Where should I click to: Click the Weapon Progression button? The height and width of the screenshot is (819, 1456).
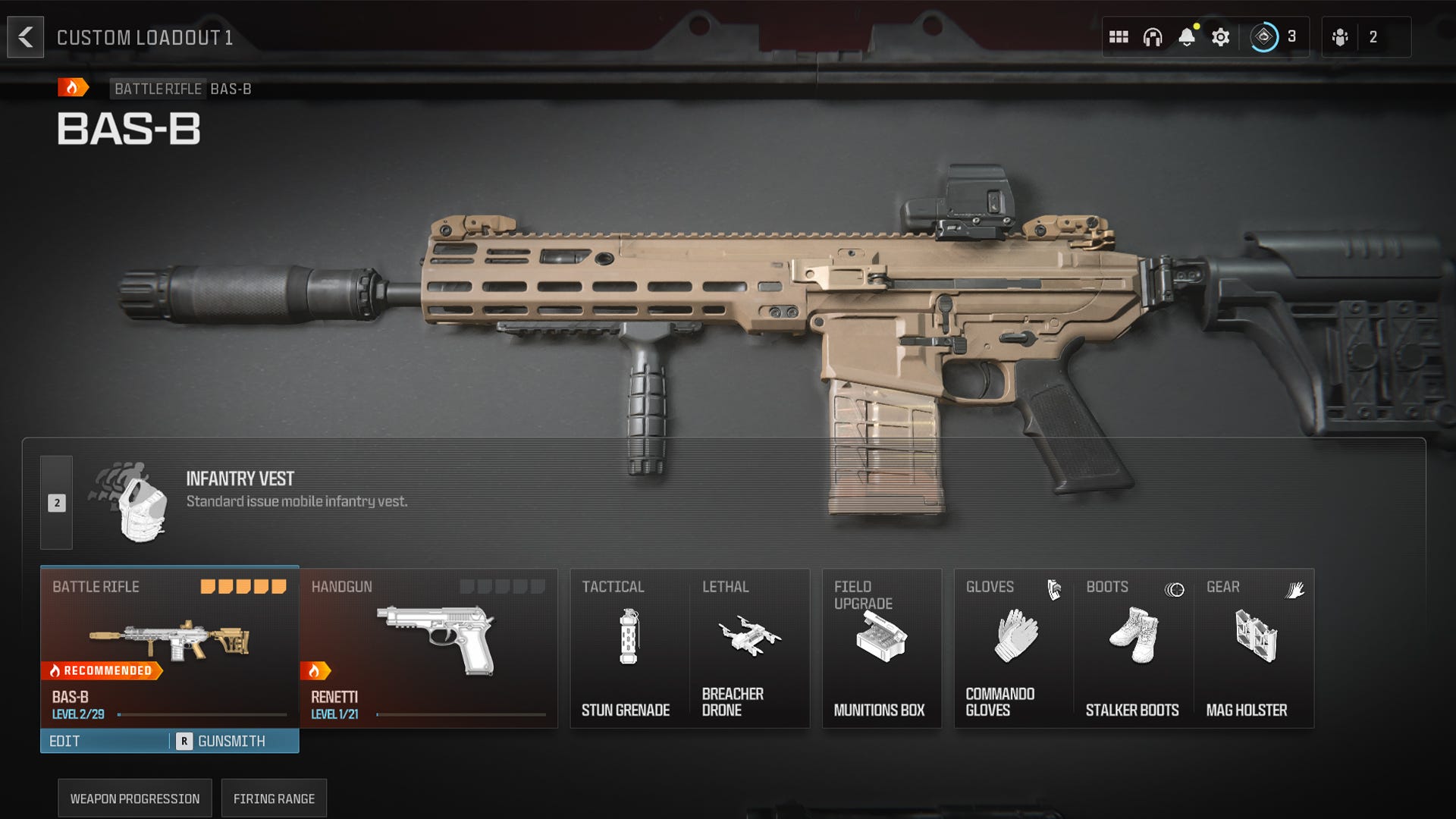[x=134, y=798]
